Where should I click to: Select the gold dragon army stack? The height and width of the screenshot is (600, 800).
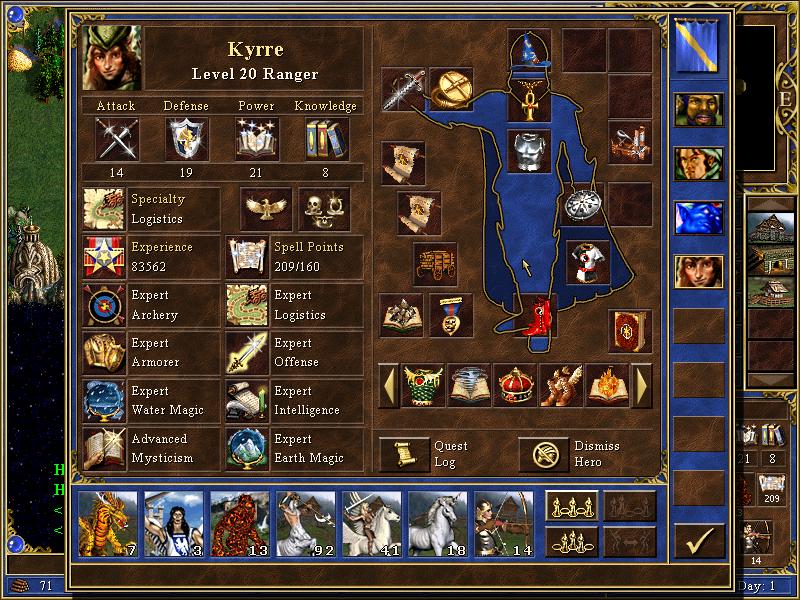tap(108, 521)
